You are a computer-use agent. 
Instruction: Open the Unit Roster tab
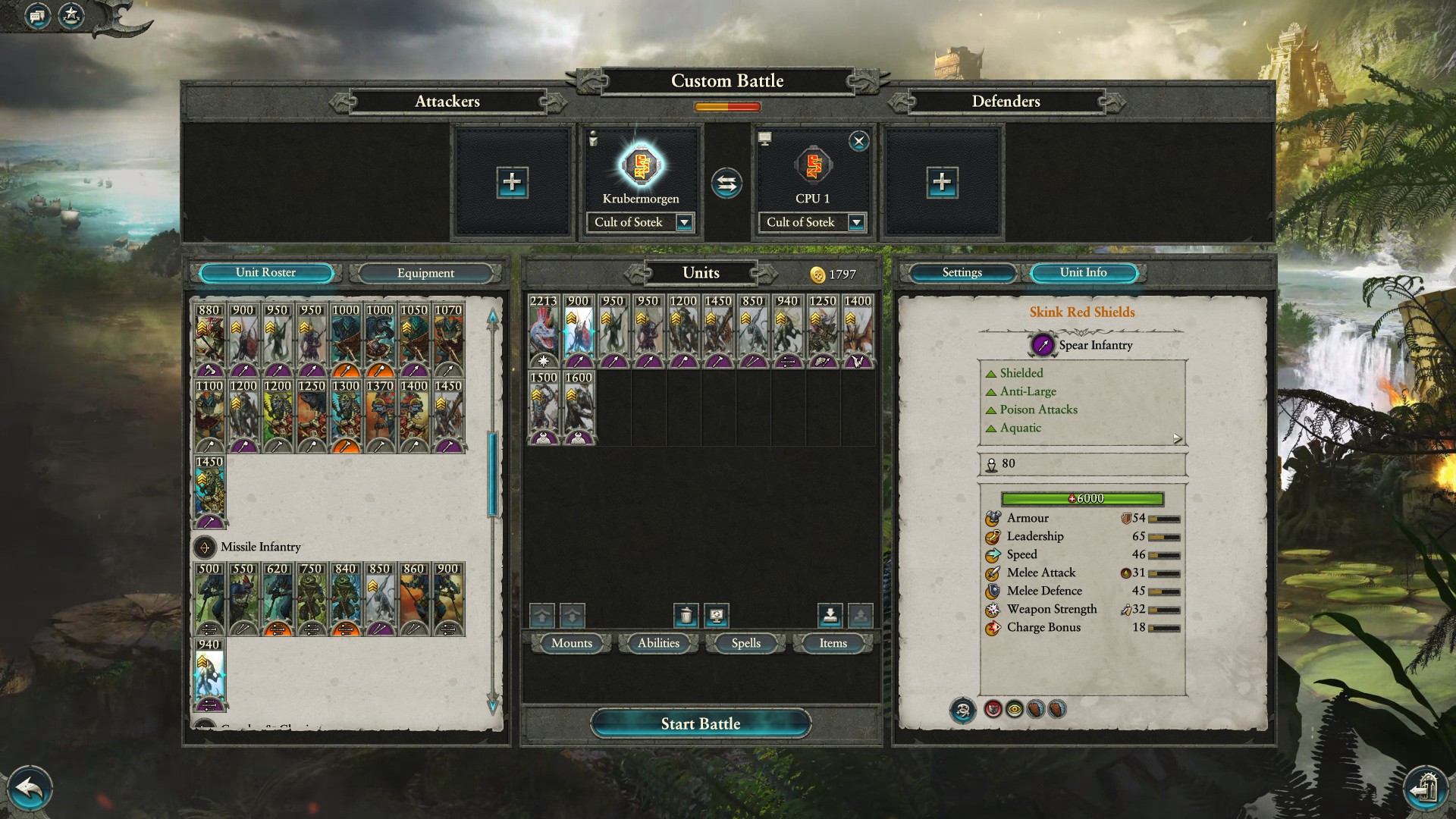point(265,273)
